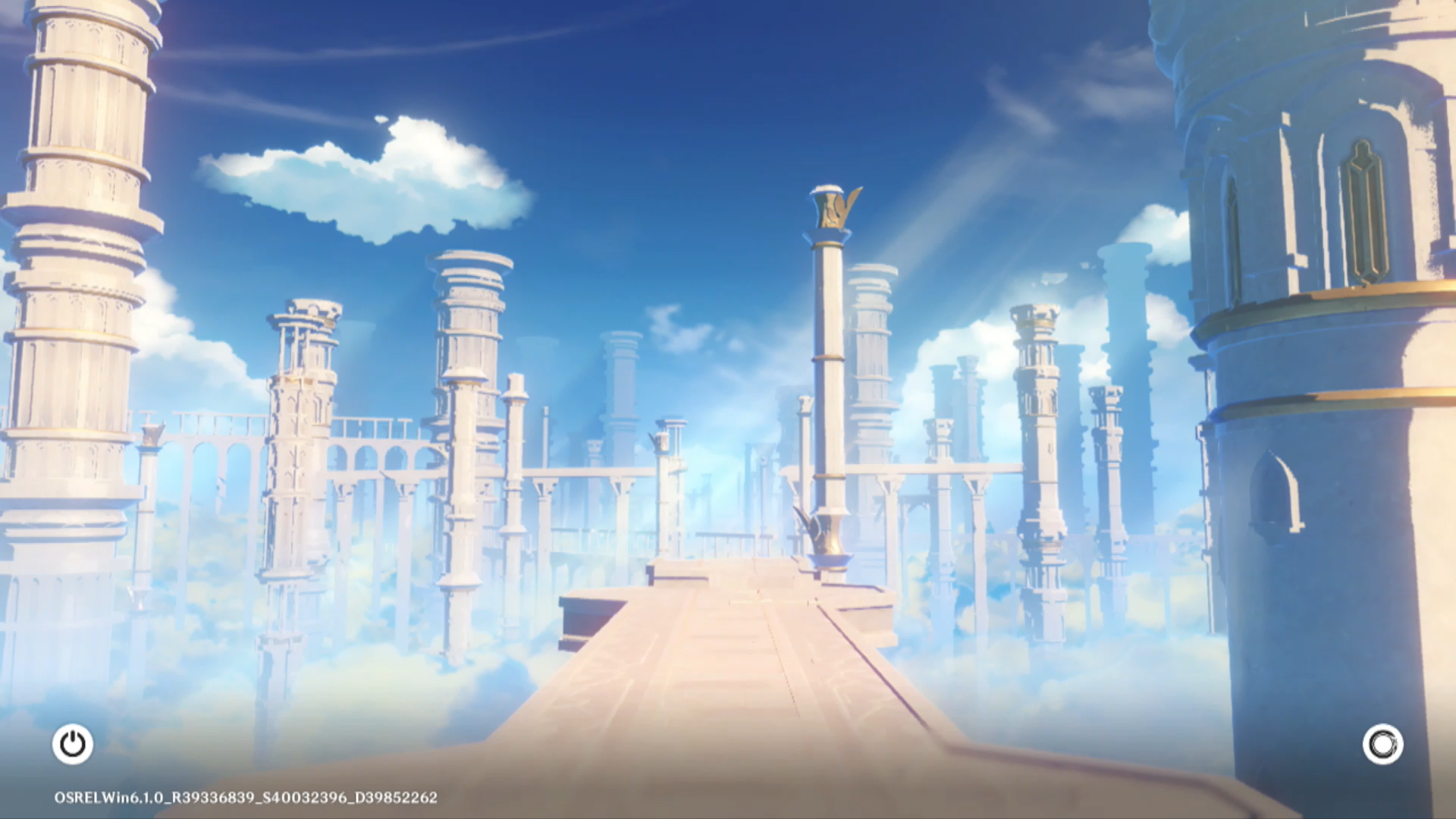
Task: Open the circular ring icon menu
Action: [1382, 744]
